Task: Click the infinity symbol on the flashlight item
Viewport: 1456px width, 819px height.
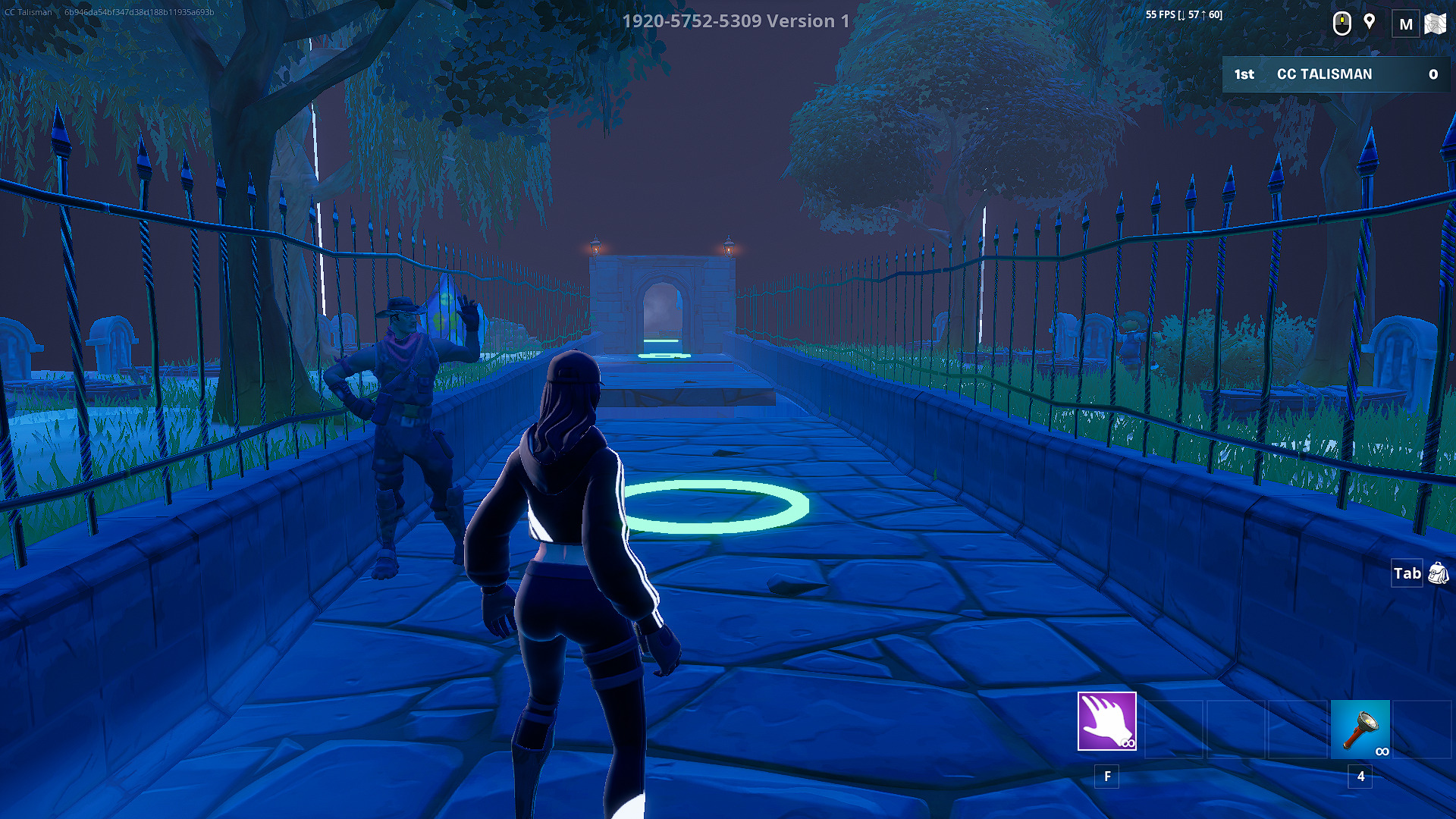Action: click(1382, 752)
